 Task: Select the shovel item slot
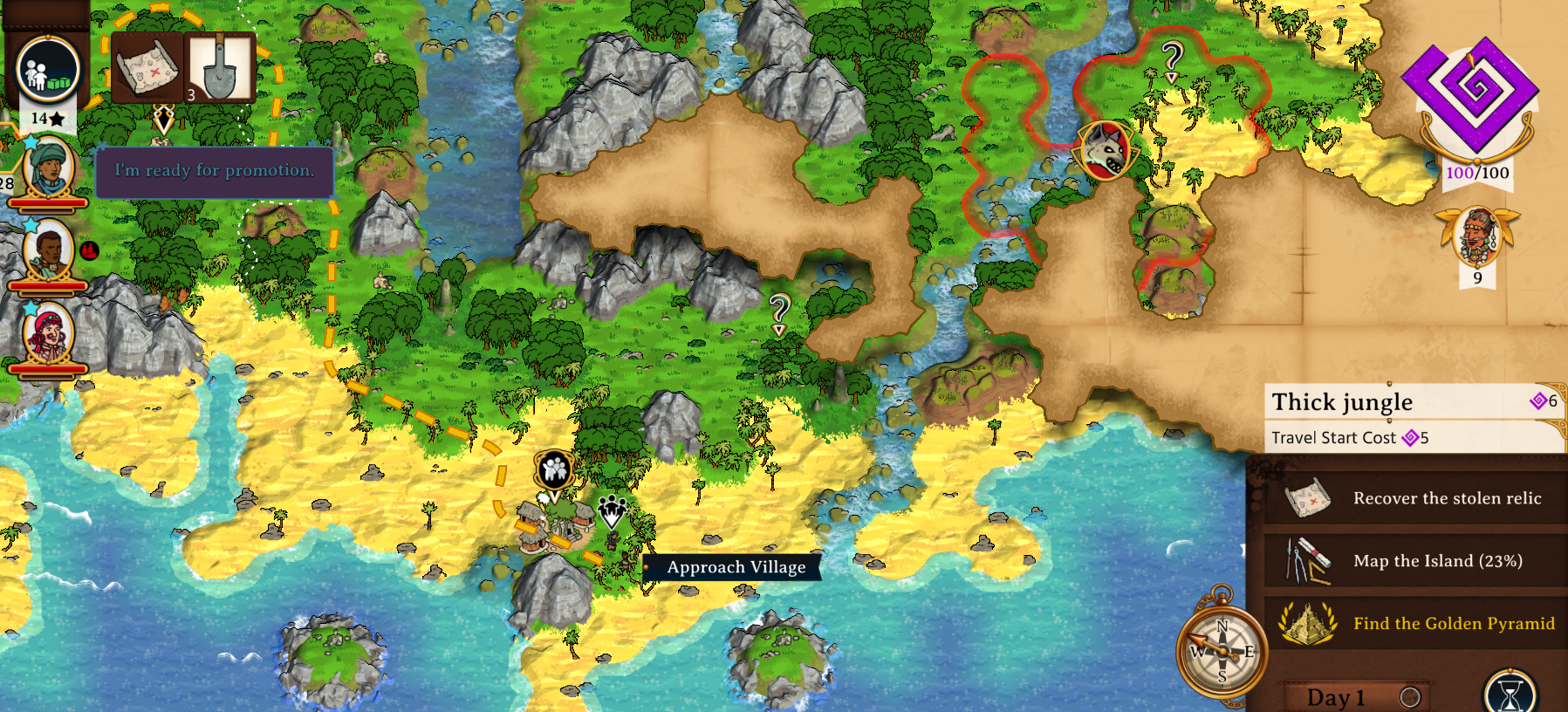pos(220,68)
